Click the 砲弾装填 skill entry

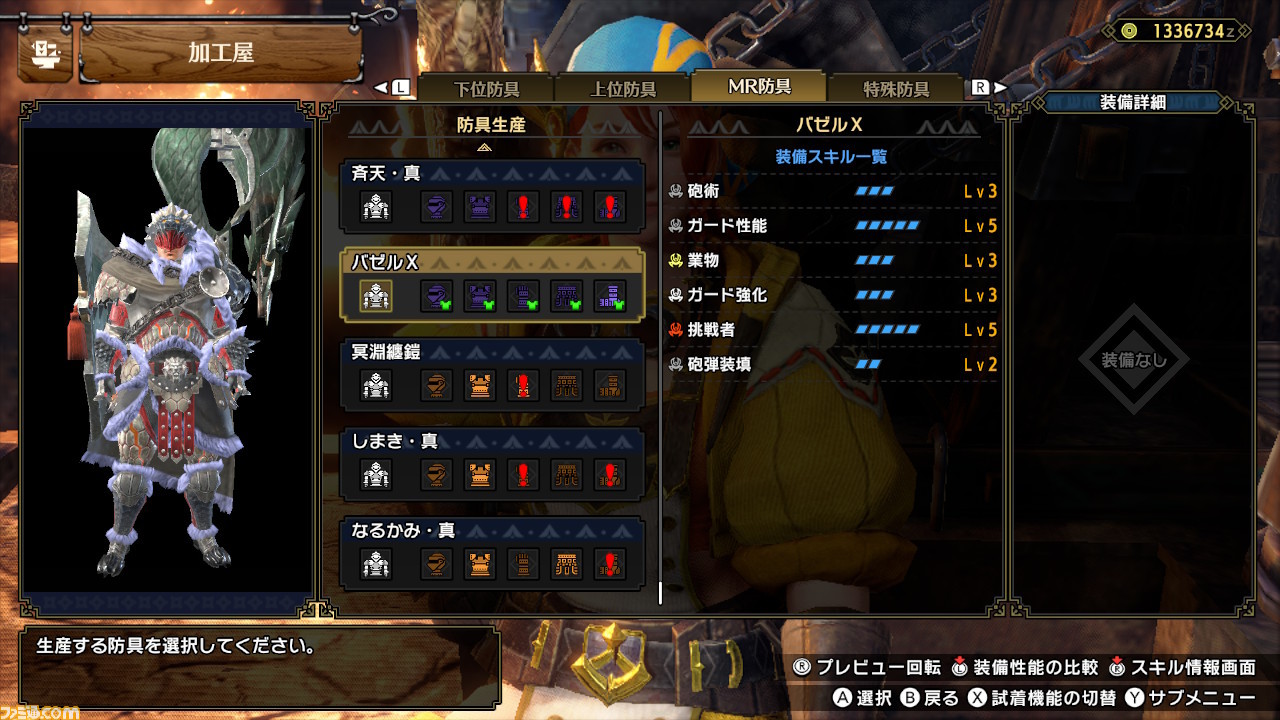[x=832, y=365]
